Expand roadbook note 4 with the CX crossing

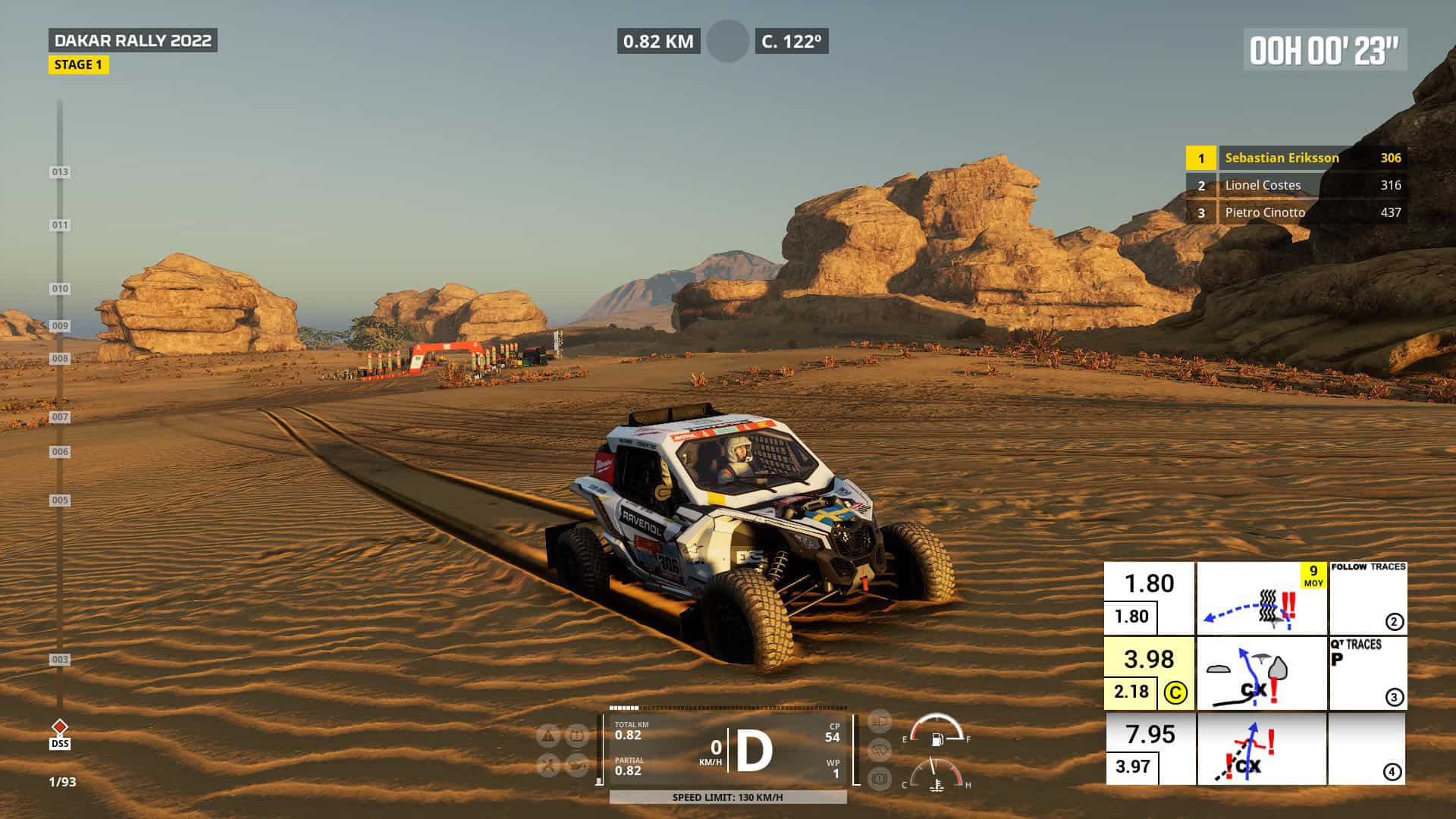1394,773
